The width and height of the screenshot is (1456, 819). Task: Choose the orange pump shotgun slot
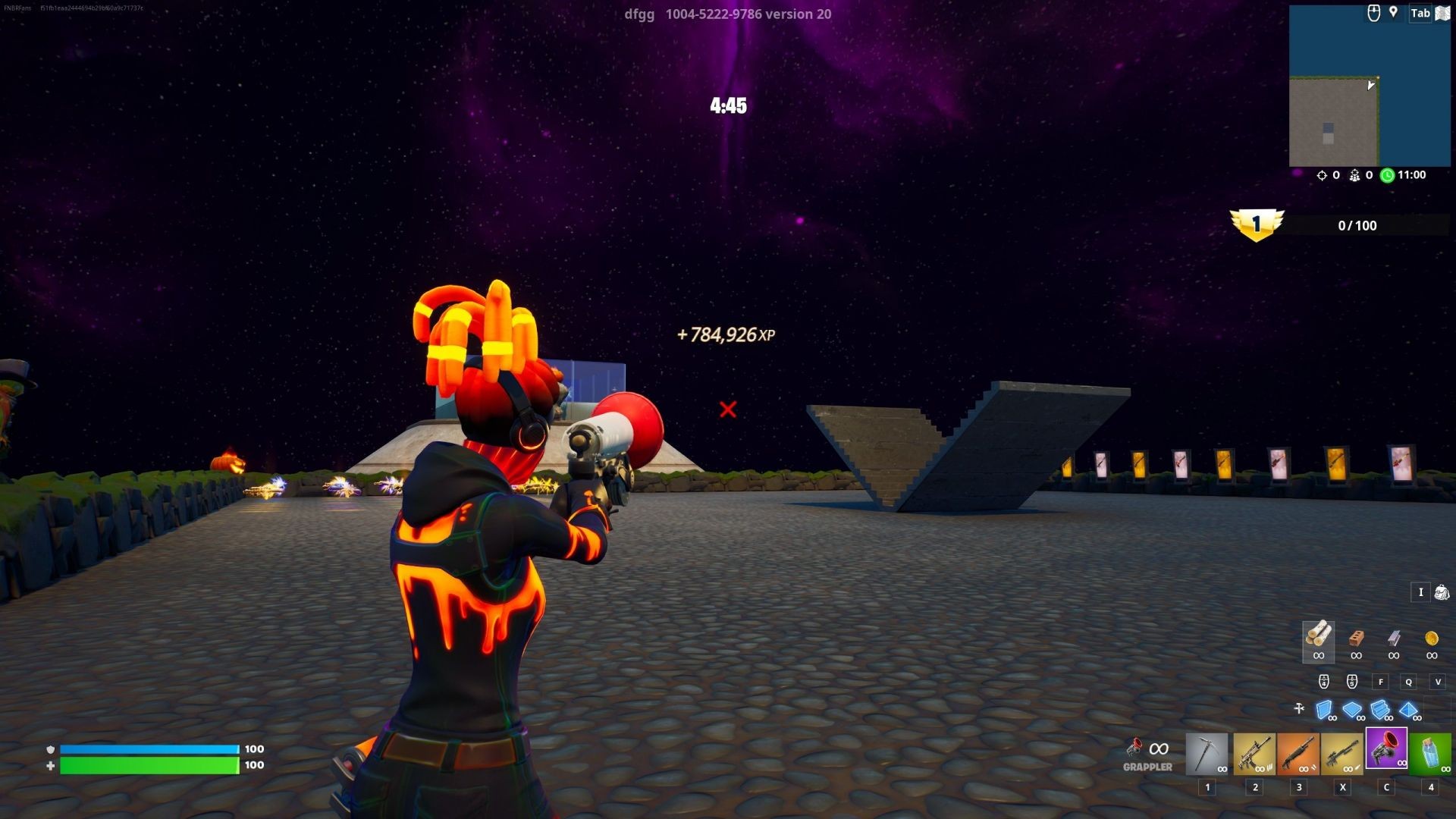tap(1298, 752)
